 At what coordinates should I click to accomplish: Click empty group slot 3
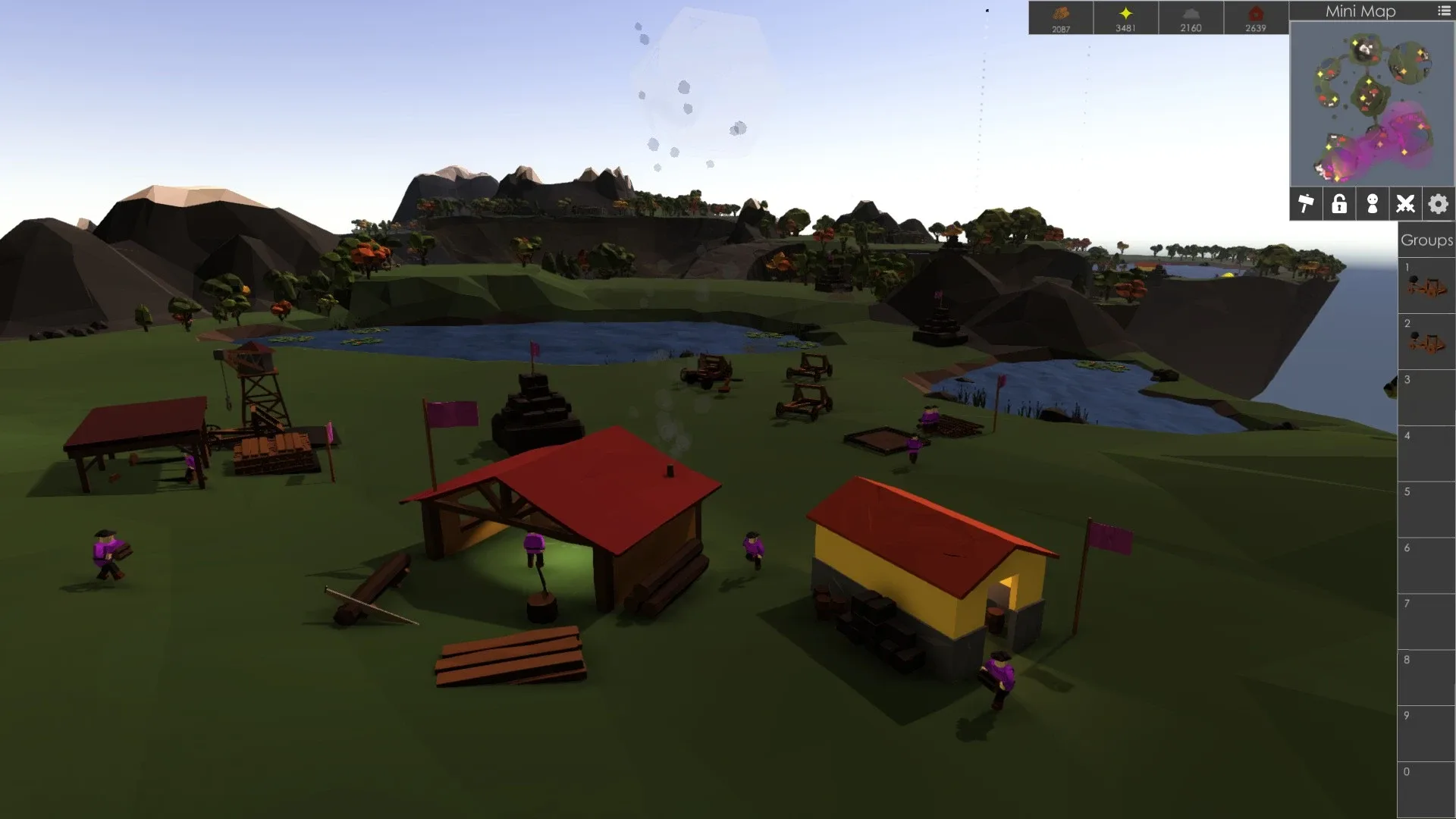(x=1428, y=398)
